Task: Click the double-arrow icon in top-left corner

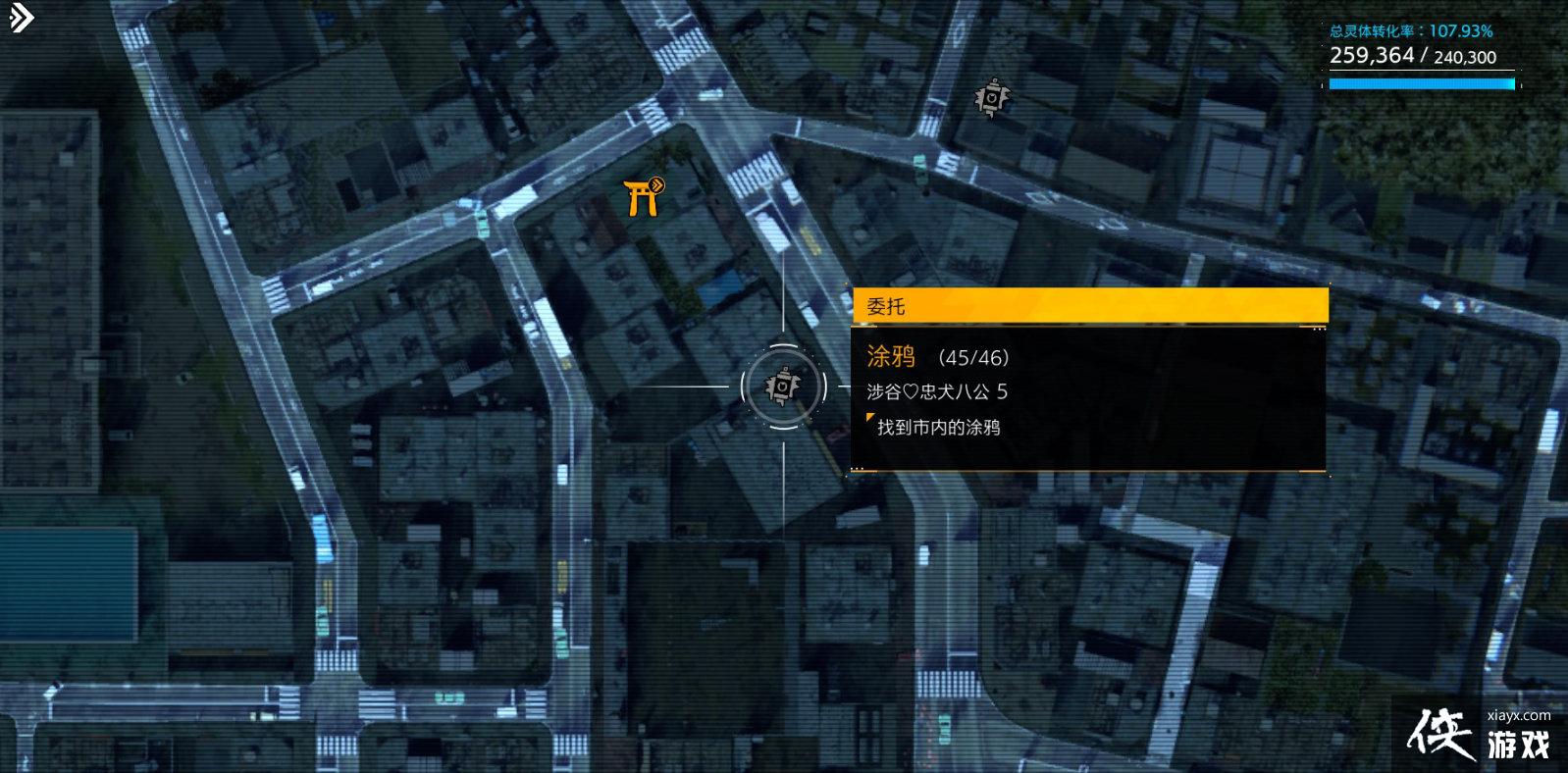Action: [21, 19]
